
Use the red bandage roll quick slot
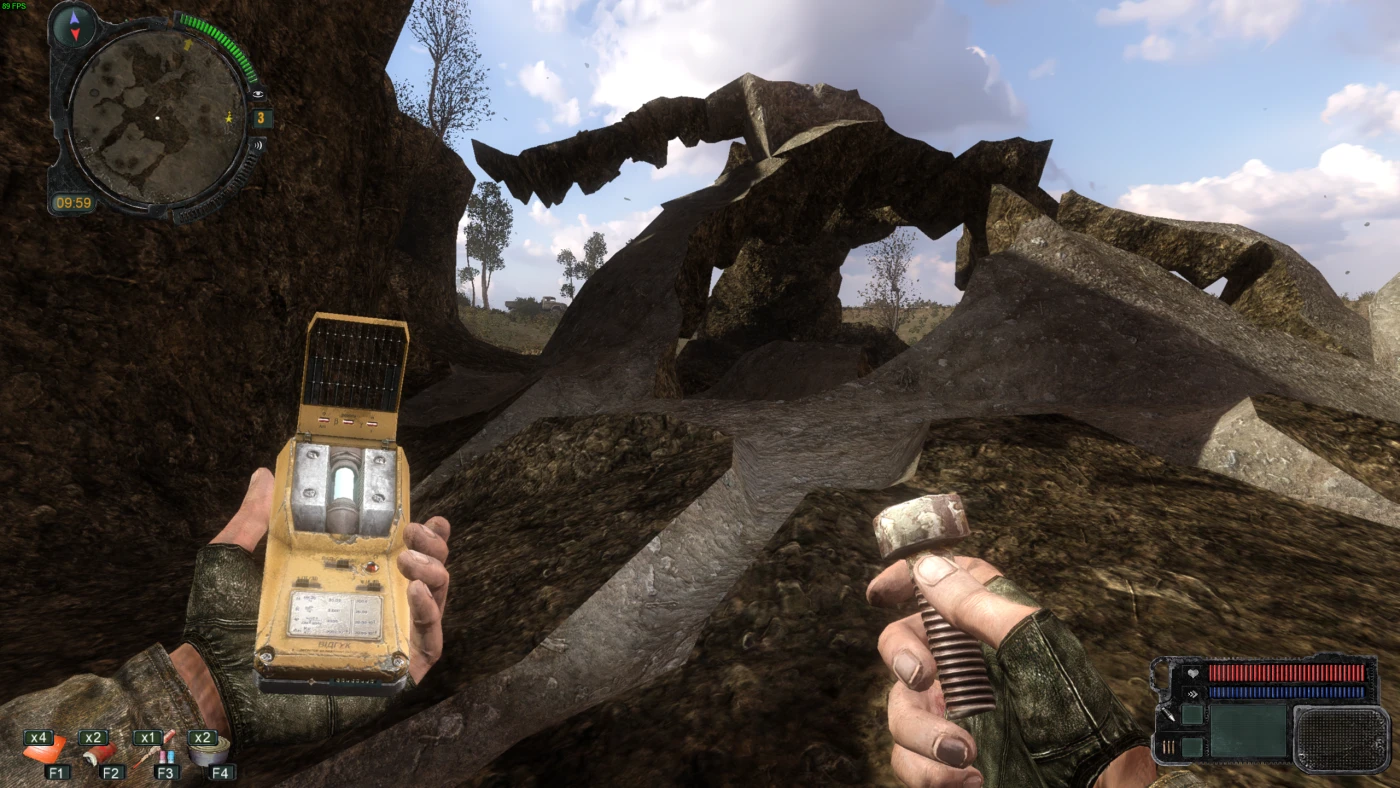point(100,753)
